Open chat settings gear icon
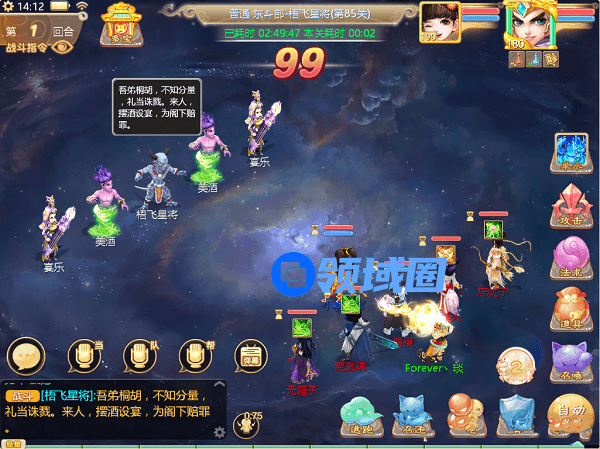The width and height of the screenshot is (600, 449). 219,432
